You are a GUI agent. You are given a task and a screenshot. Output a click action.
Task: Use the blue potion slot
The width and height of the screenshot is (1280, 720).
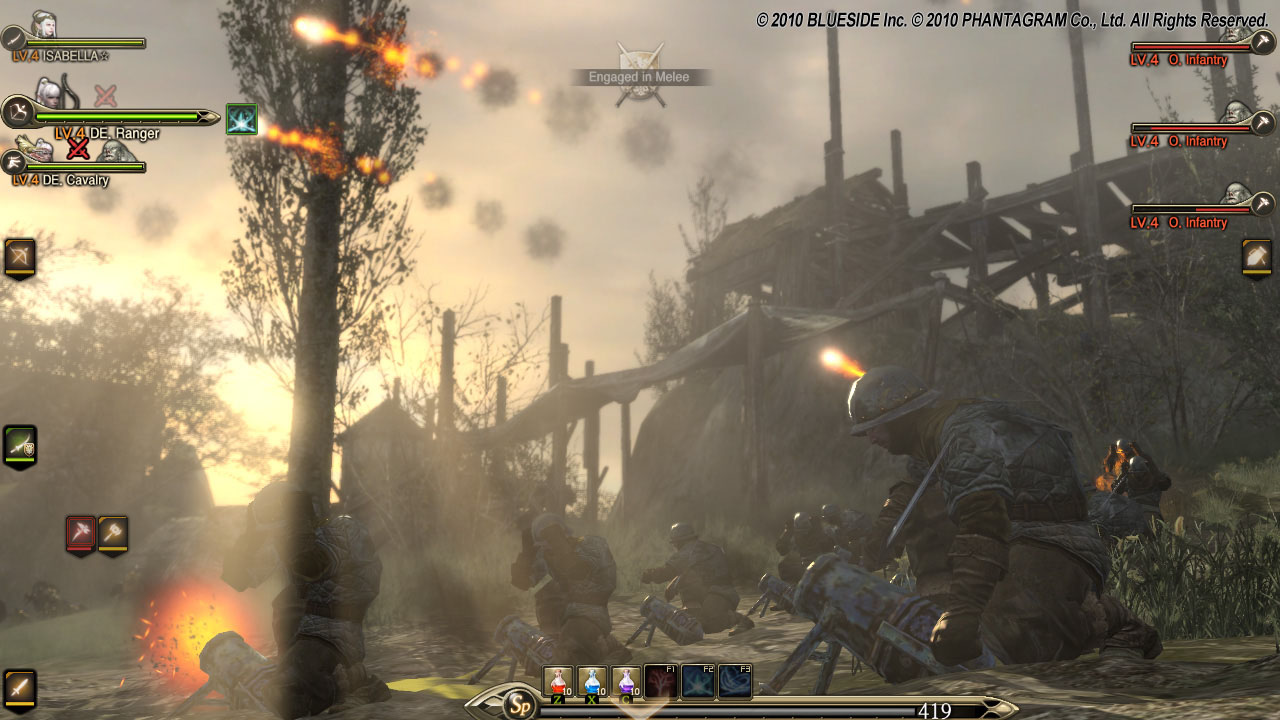pyautogui.click(x=592, y=681)
